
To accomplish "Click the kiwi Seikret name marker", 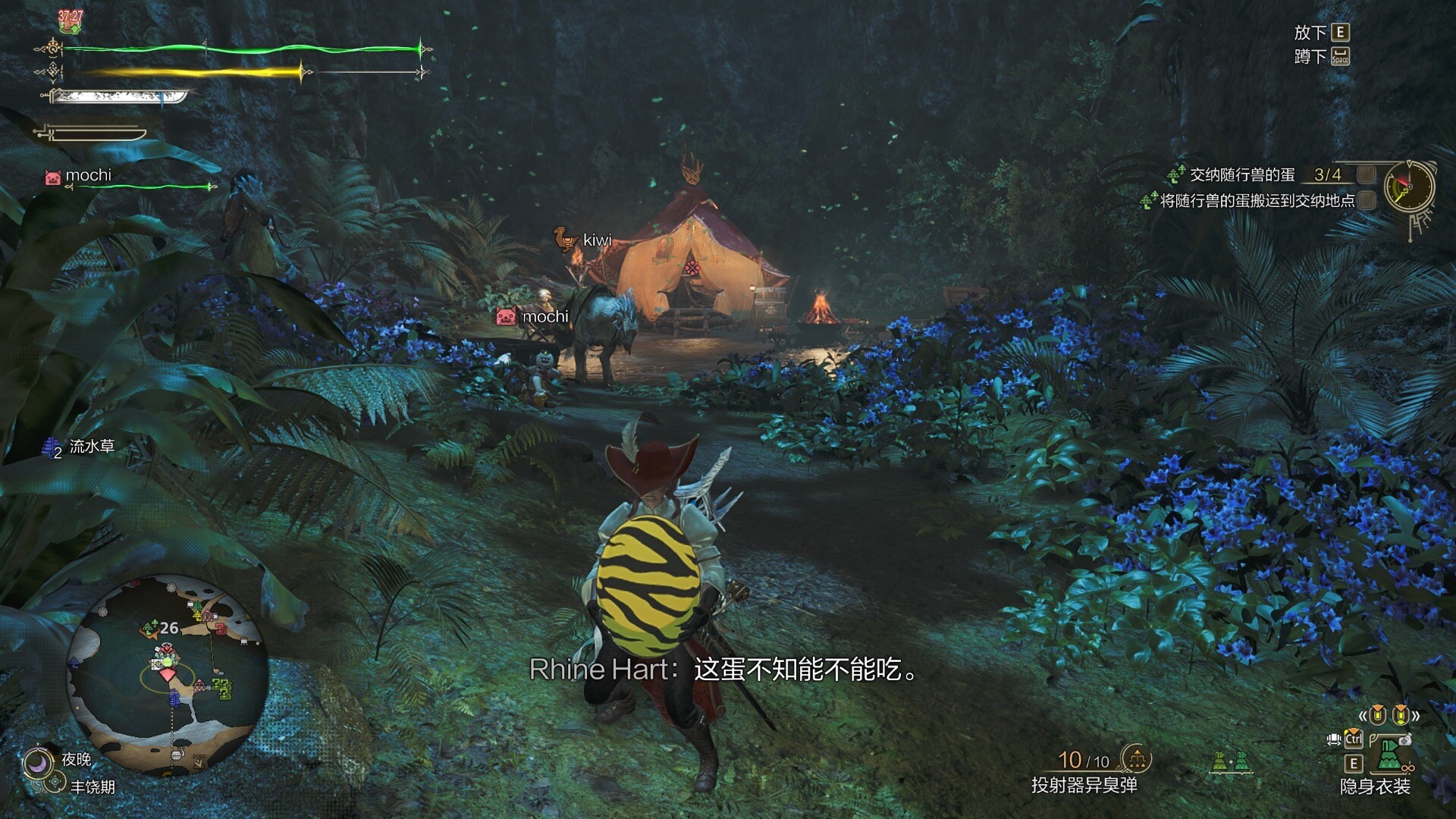I will 596,240.
